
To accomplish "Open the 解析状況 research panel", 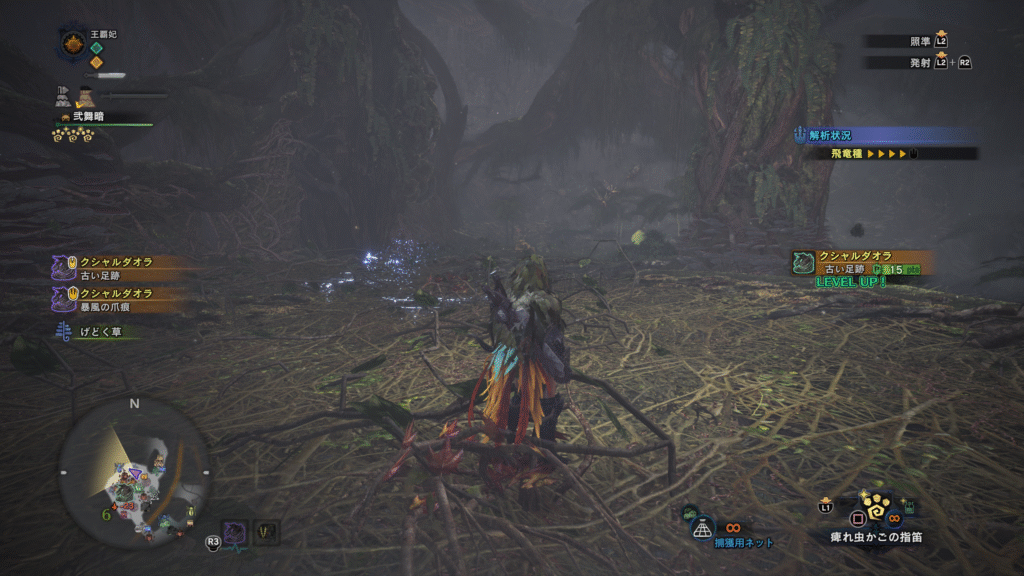I will (880, 135).
